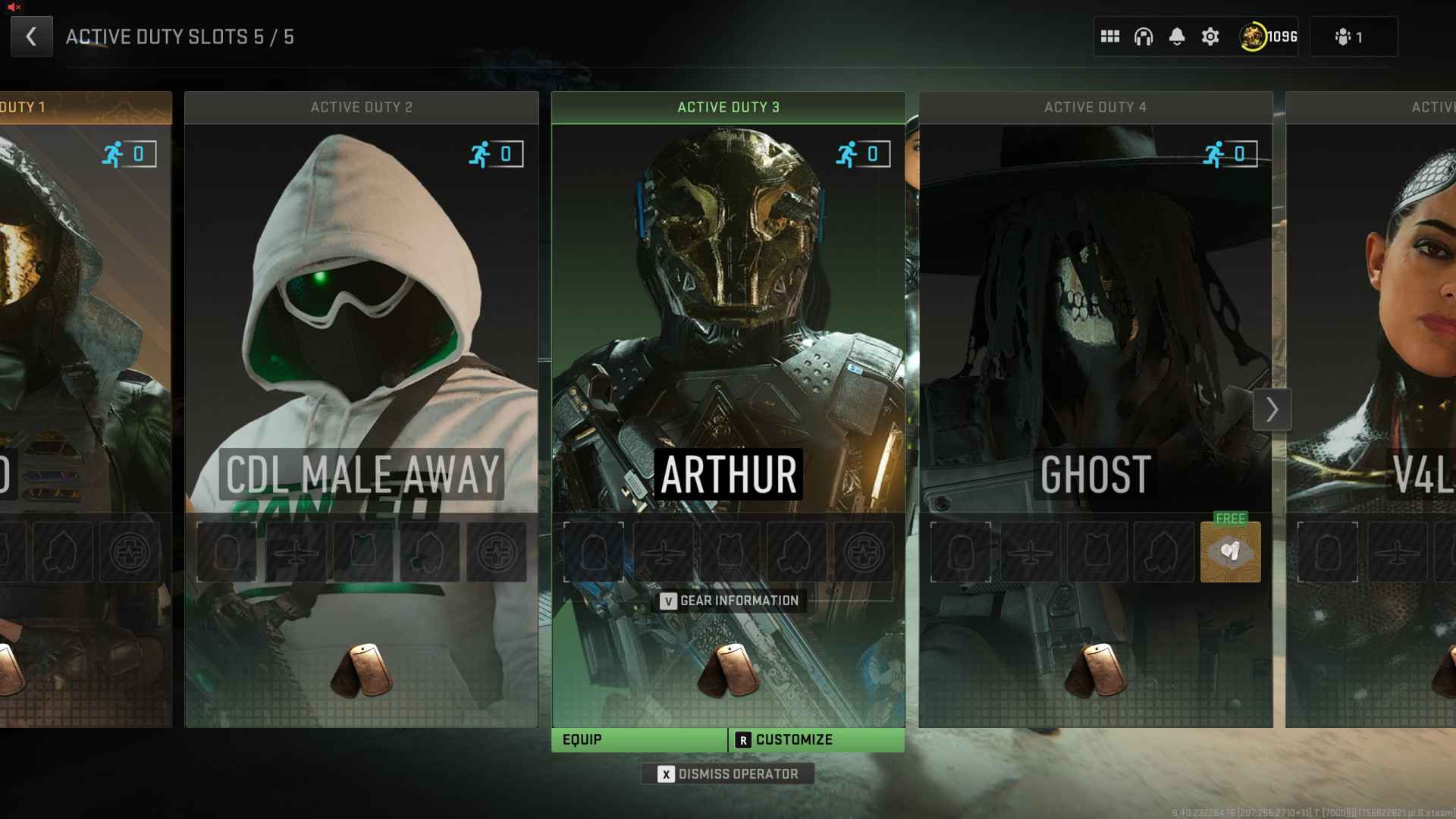Image resolution: width=1456 pixels, height=819 pixels.
Task: Dismiss the selected operator
Action: click(728, 774)
